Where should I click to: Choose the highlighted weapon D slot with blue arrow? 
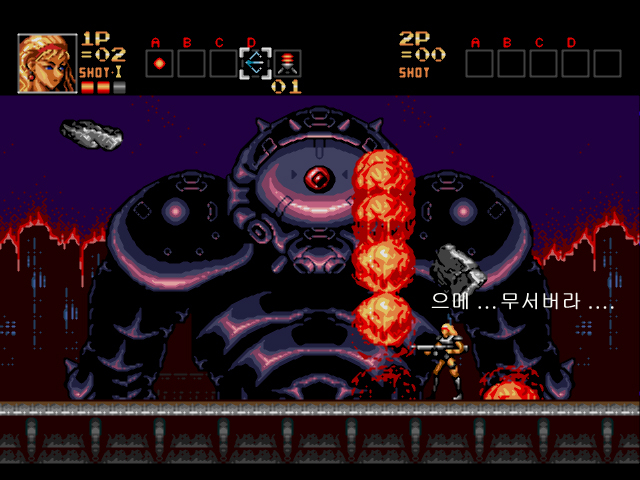point(254,64)
